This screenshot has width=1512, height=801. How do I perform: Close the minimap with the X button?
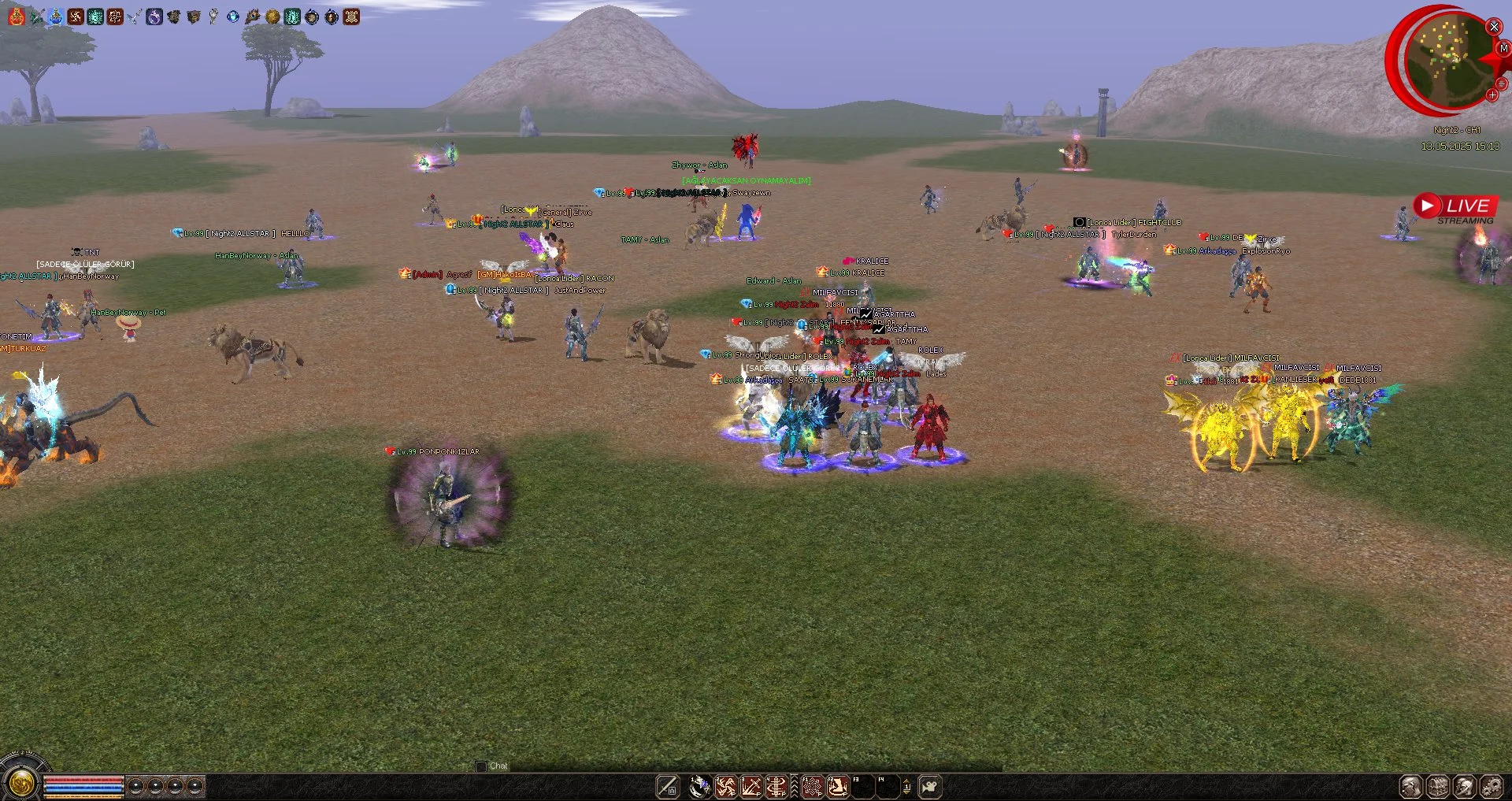pos(1494,27)
